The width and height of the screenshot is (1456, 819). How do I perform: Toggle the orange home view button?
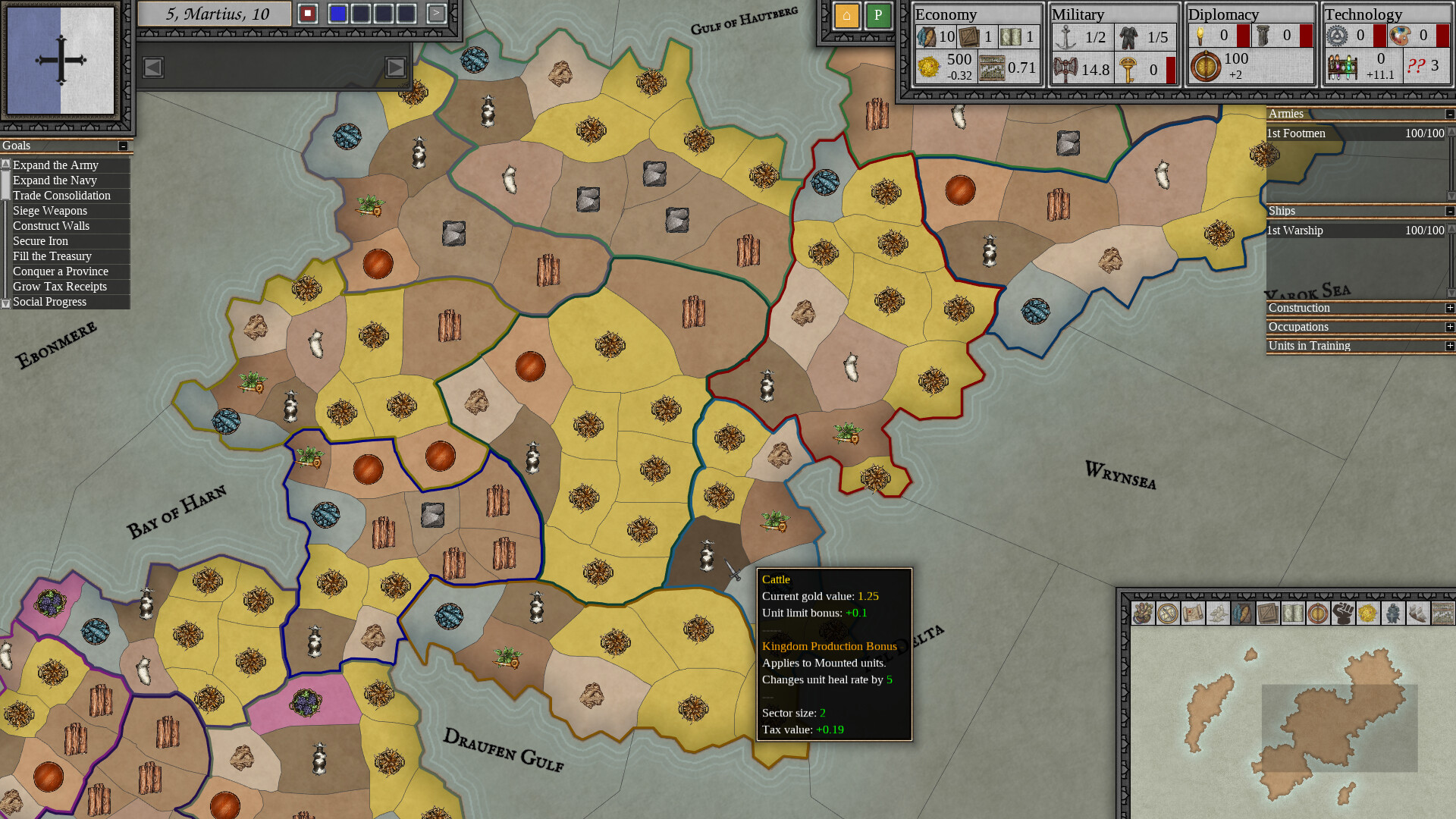pyautogui.click(x=846, y=16)
